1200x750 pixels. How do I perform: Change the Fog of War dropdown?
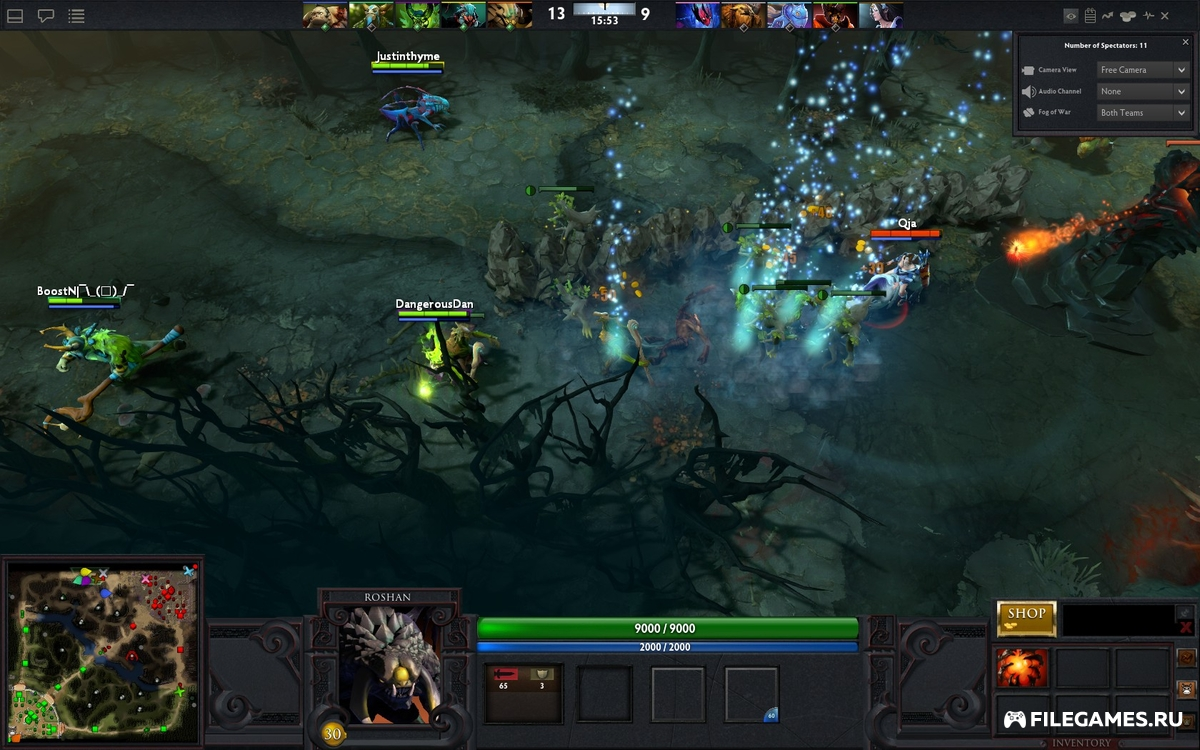coord(1142,113)
